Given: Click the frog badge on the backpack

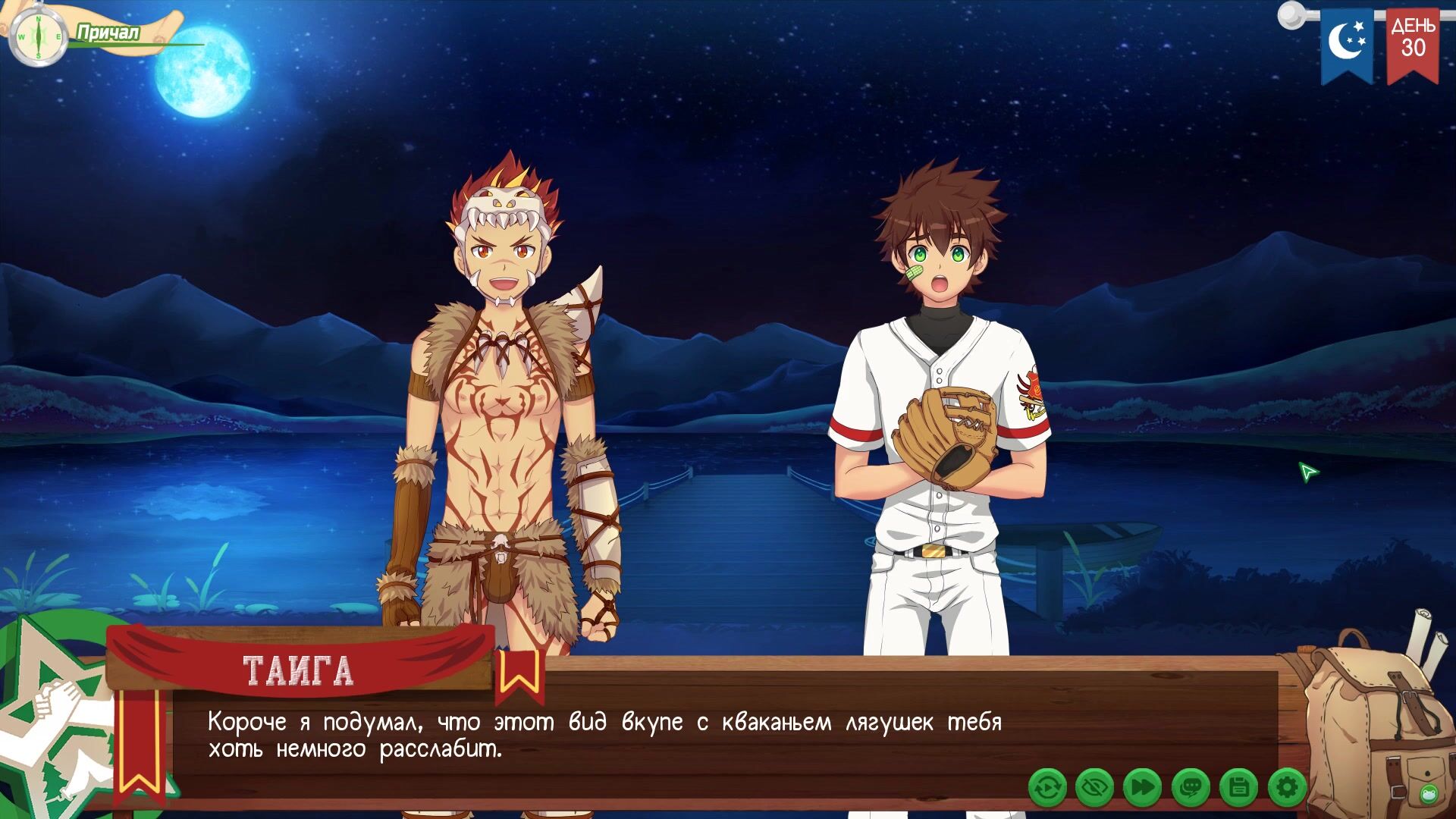Looking at the screenshot, I should (x=1429, y=794).
